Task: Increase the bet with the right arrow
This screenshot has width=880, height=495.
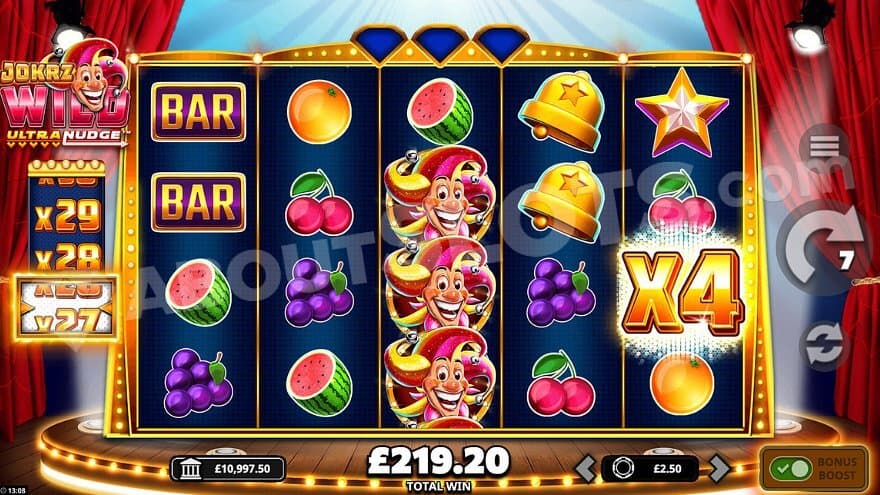Action: 718,468
